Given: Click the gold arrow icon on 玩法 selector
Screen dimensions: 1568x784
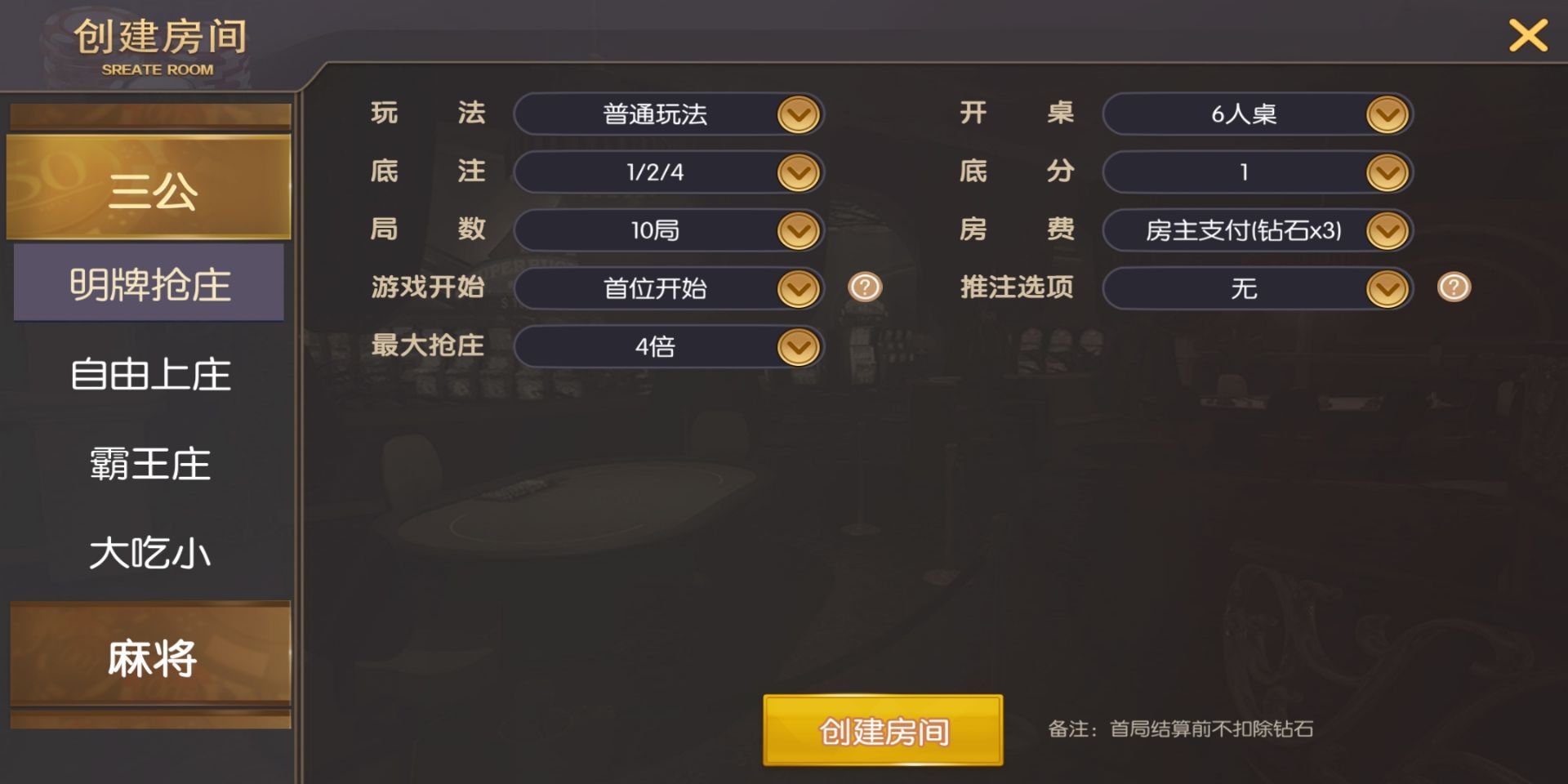Looking at the screenshot, I should point(798,114).
